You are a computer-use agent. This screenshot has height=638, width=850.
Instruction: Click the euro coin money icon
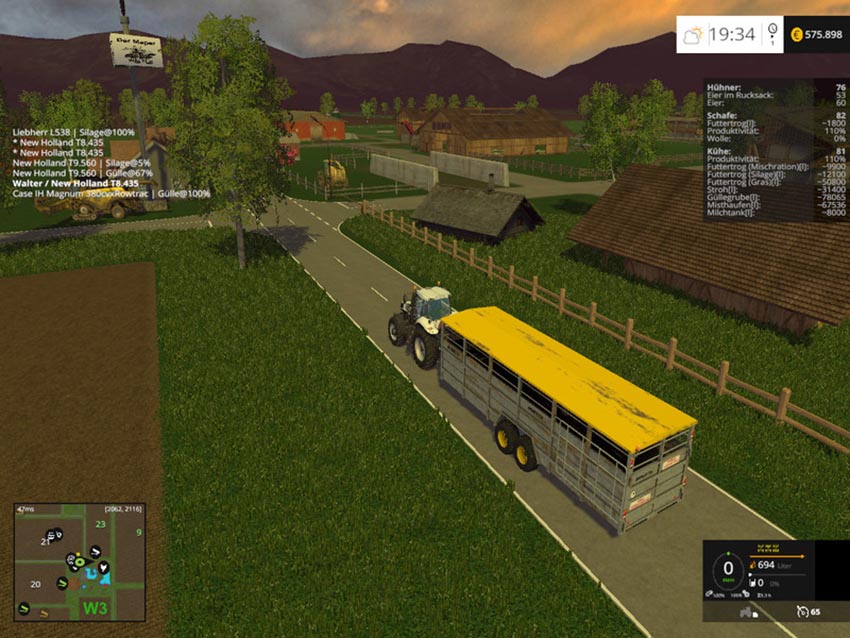pos(797,34)
